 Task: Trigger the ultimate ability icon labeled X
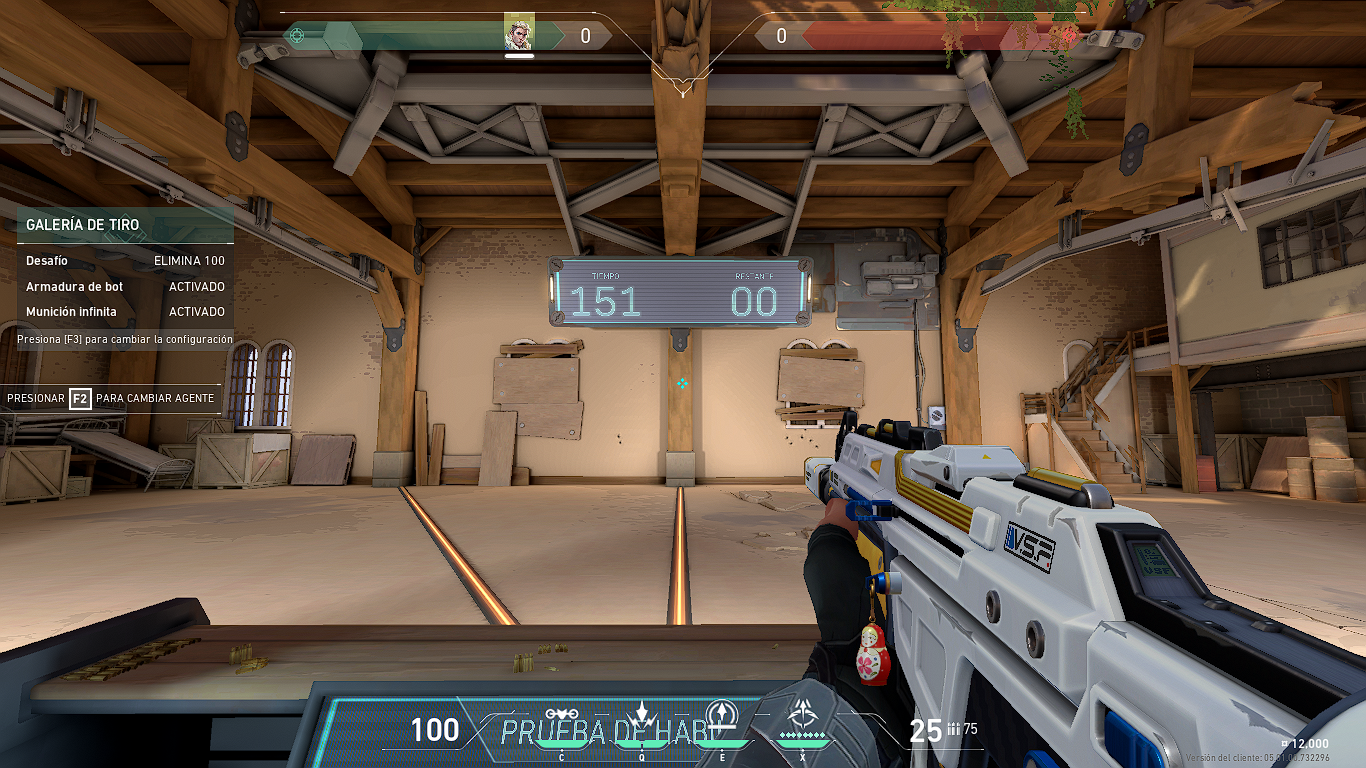(x=802, y=716)
